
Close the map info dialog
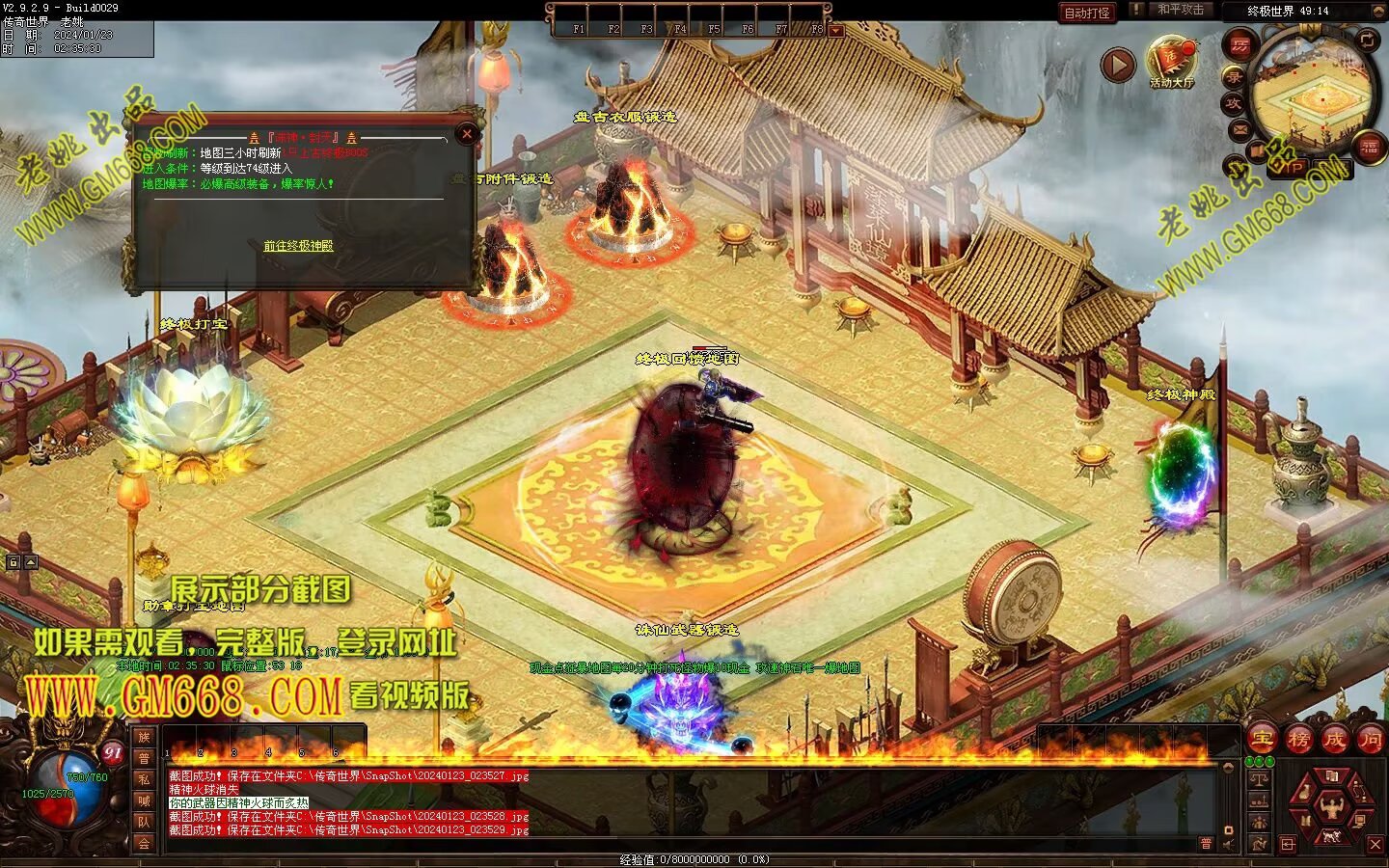[468, 134]
